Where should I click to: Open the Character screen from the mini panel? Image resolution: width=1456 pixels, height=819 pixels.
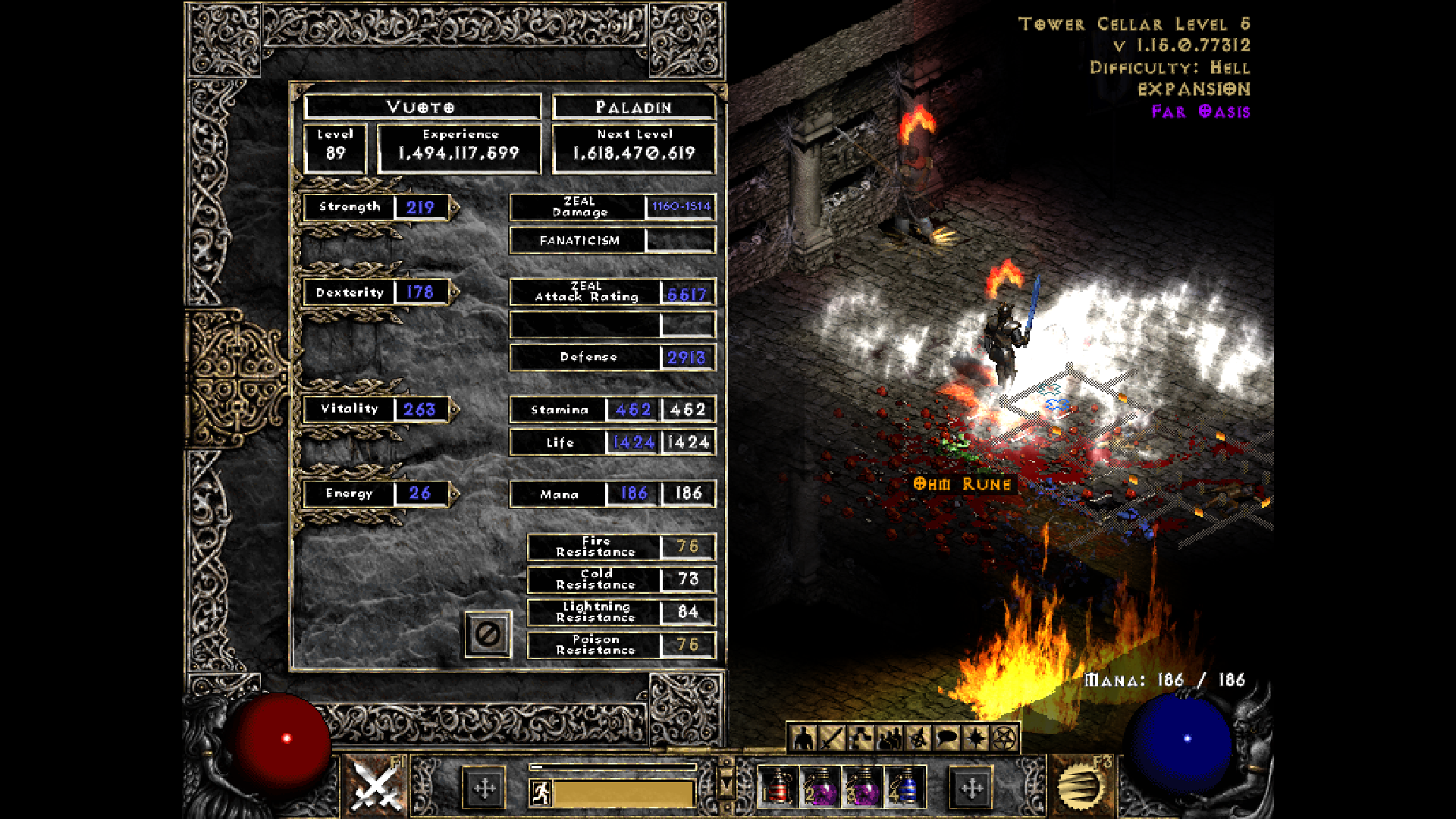click(x=802, y=738)
